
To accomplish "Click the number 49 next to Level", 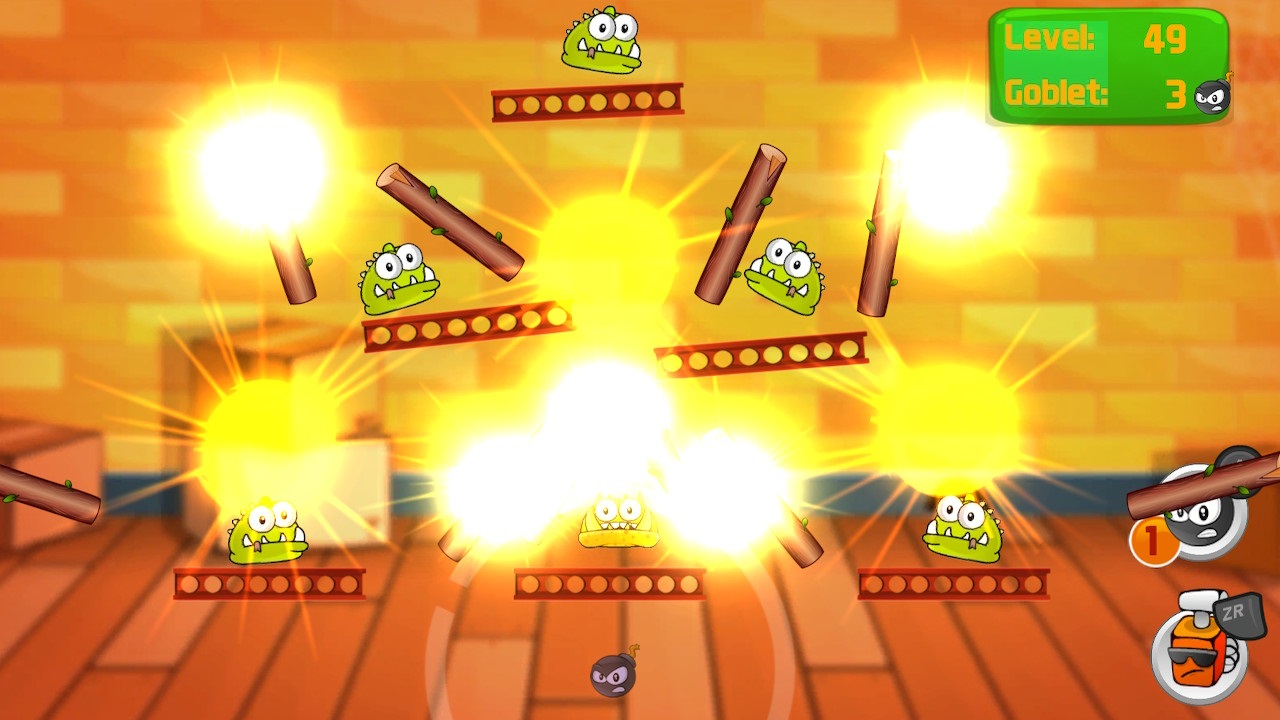I will 1165,38.
